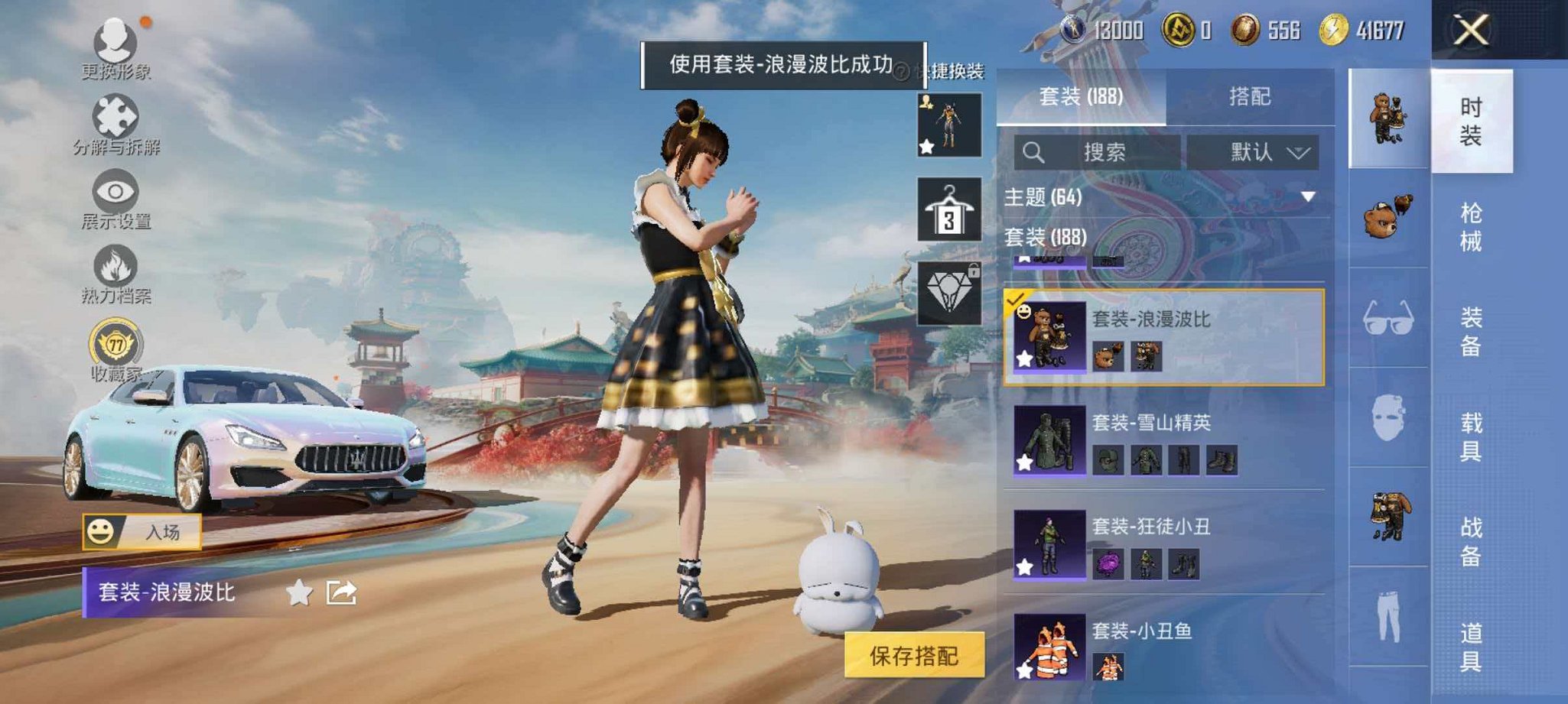This screenshot has width=1568, height=704.
Task: Open 展示设置 display settings
Action: tap(115, 191)
